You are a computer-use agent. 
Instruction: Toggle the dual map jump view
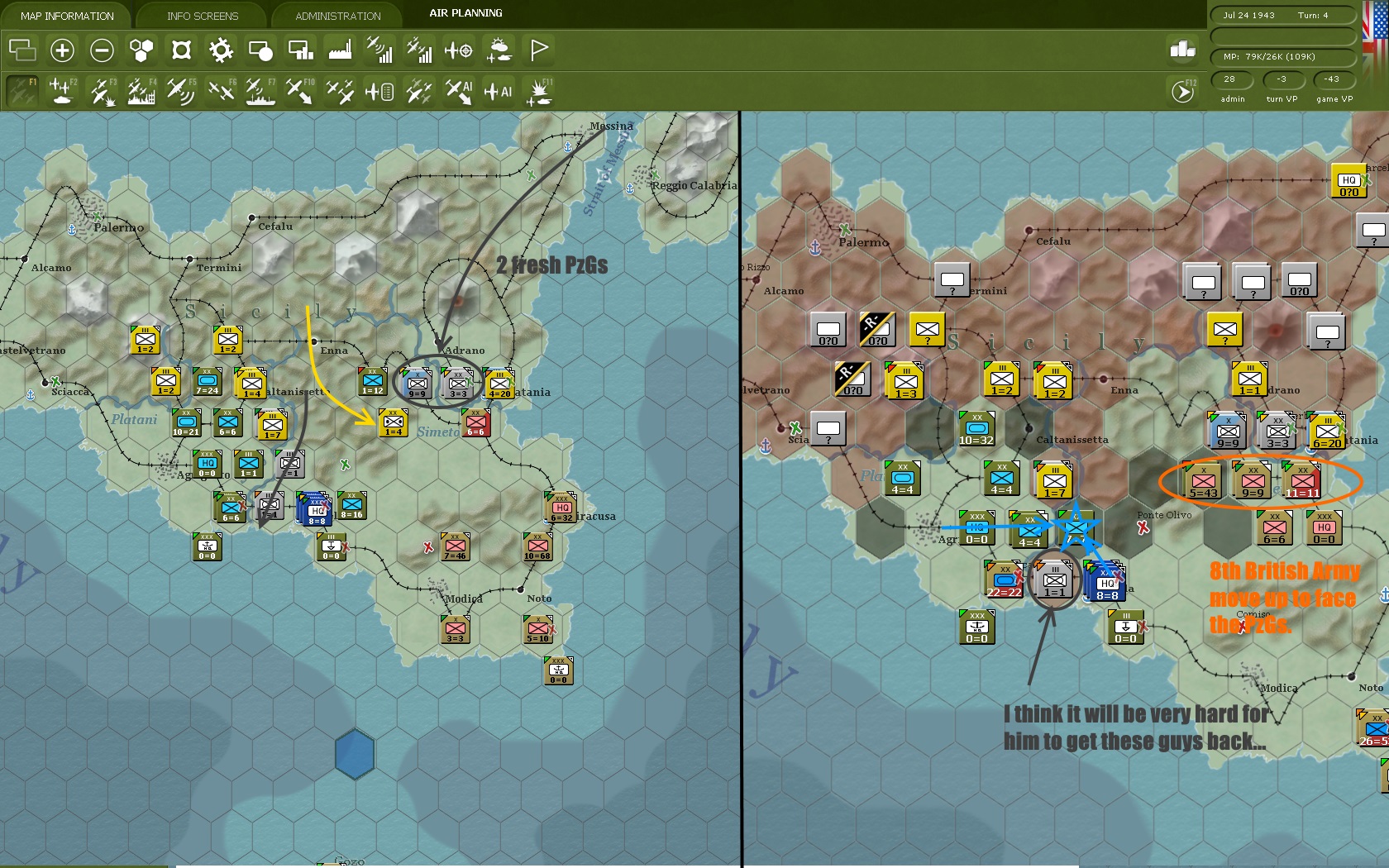coord(23,50)
